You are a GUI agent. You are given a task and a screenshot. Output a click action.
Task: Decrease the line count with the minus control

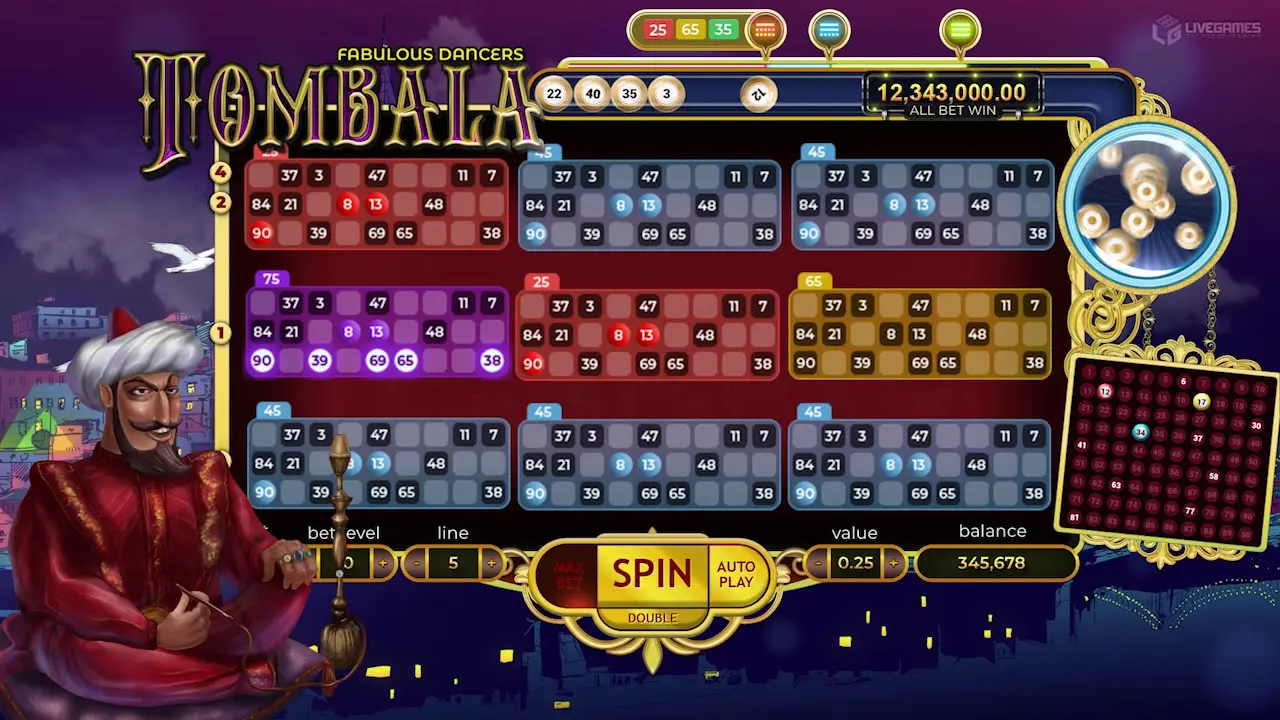[415, 563]
